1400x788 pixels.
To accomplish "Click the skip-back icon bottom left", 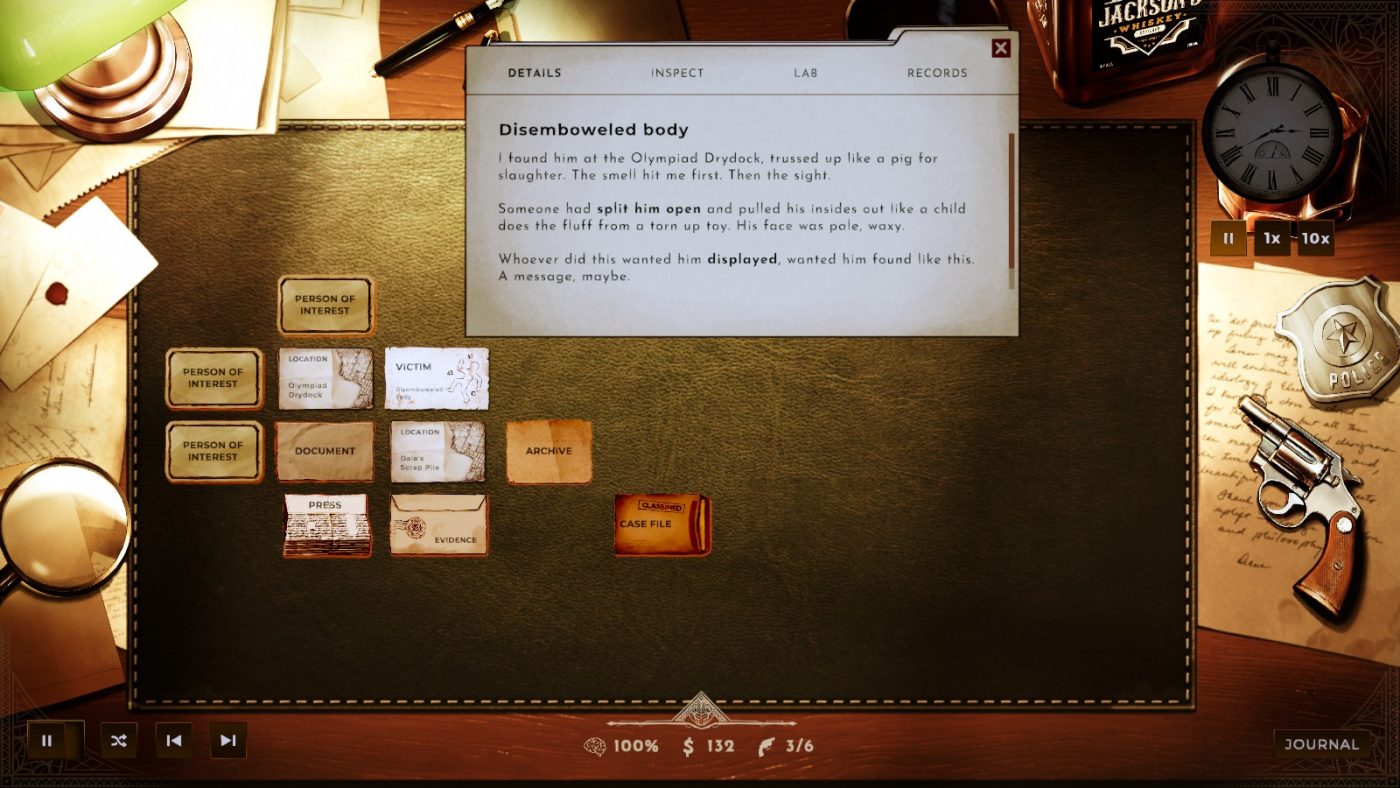I will [173, 741].
